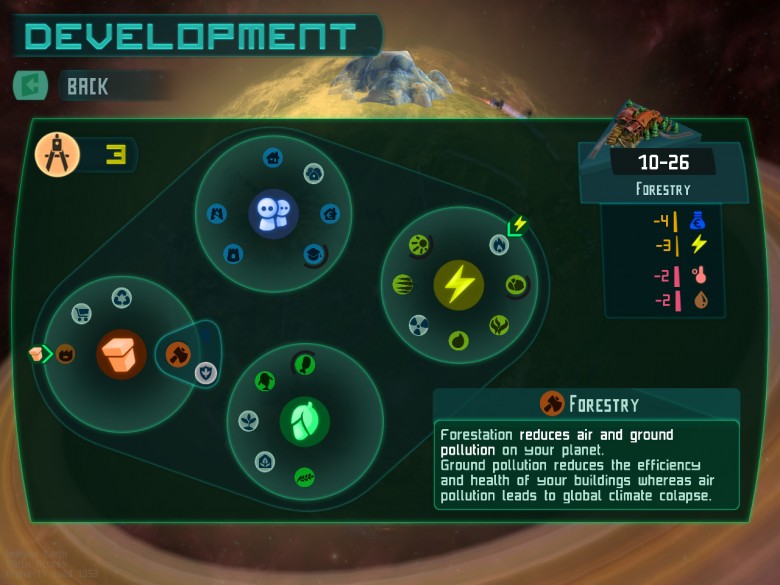This screenshot has height=585, width=780.
Task: Choose the shopping cart technology icon
Action: click(82, 314)
